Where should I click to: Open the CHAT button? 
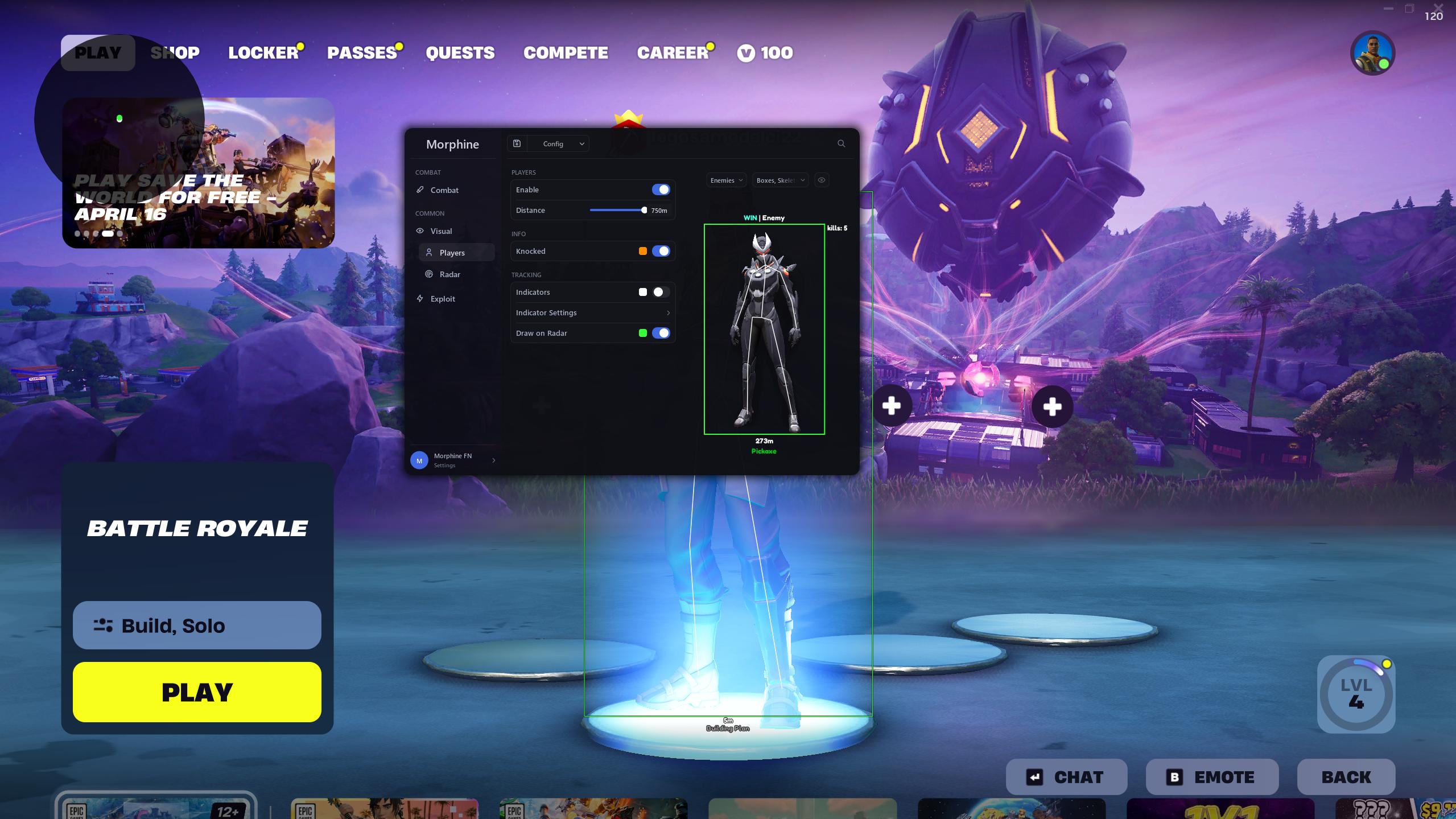pyautogui.click(x=1066, y=777)
